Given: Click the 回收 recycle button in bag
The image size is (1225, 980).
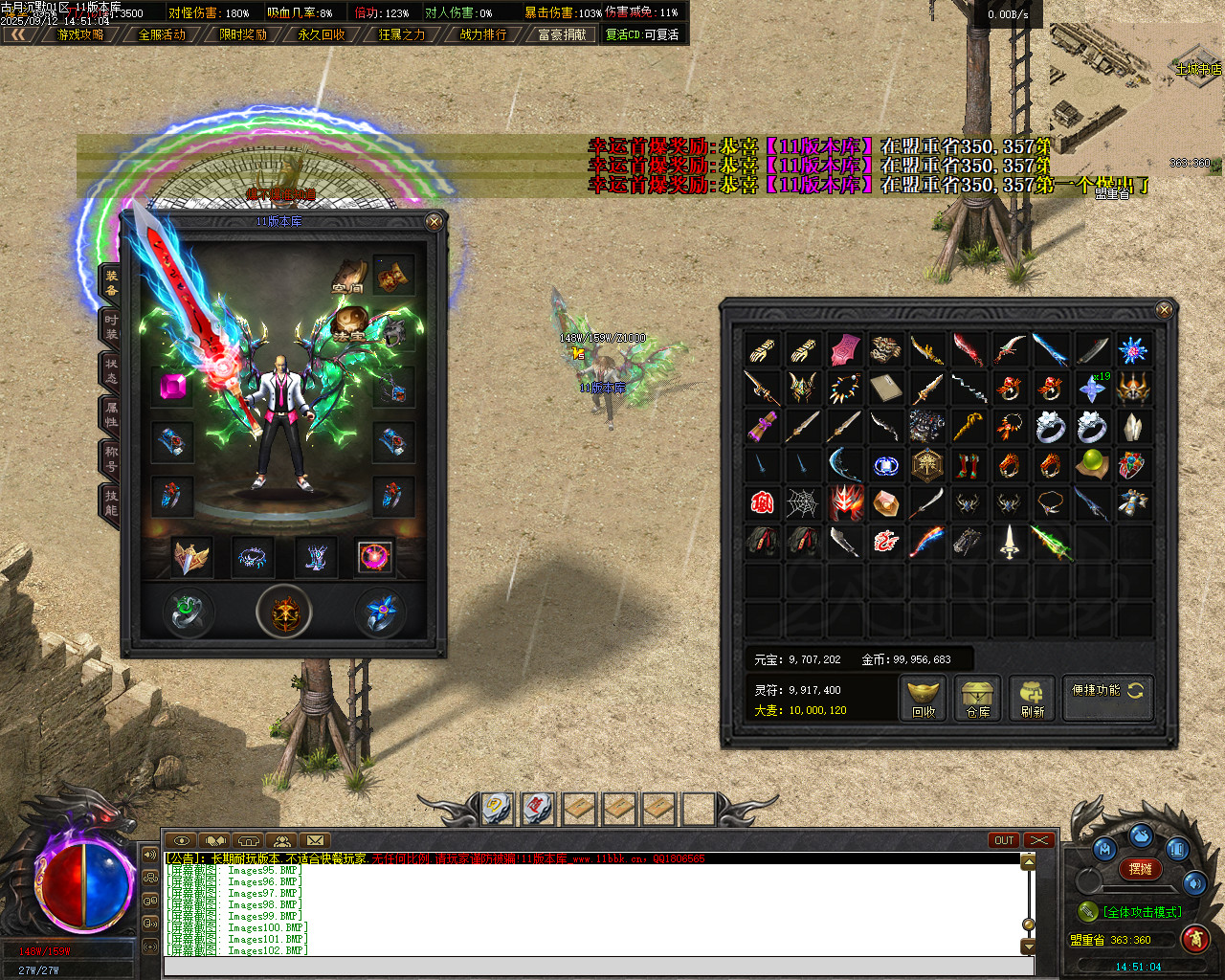Looking at the screenshot, I should click(924, 698).
